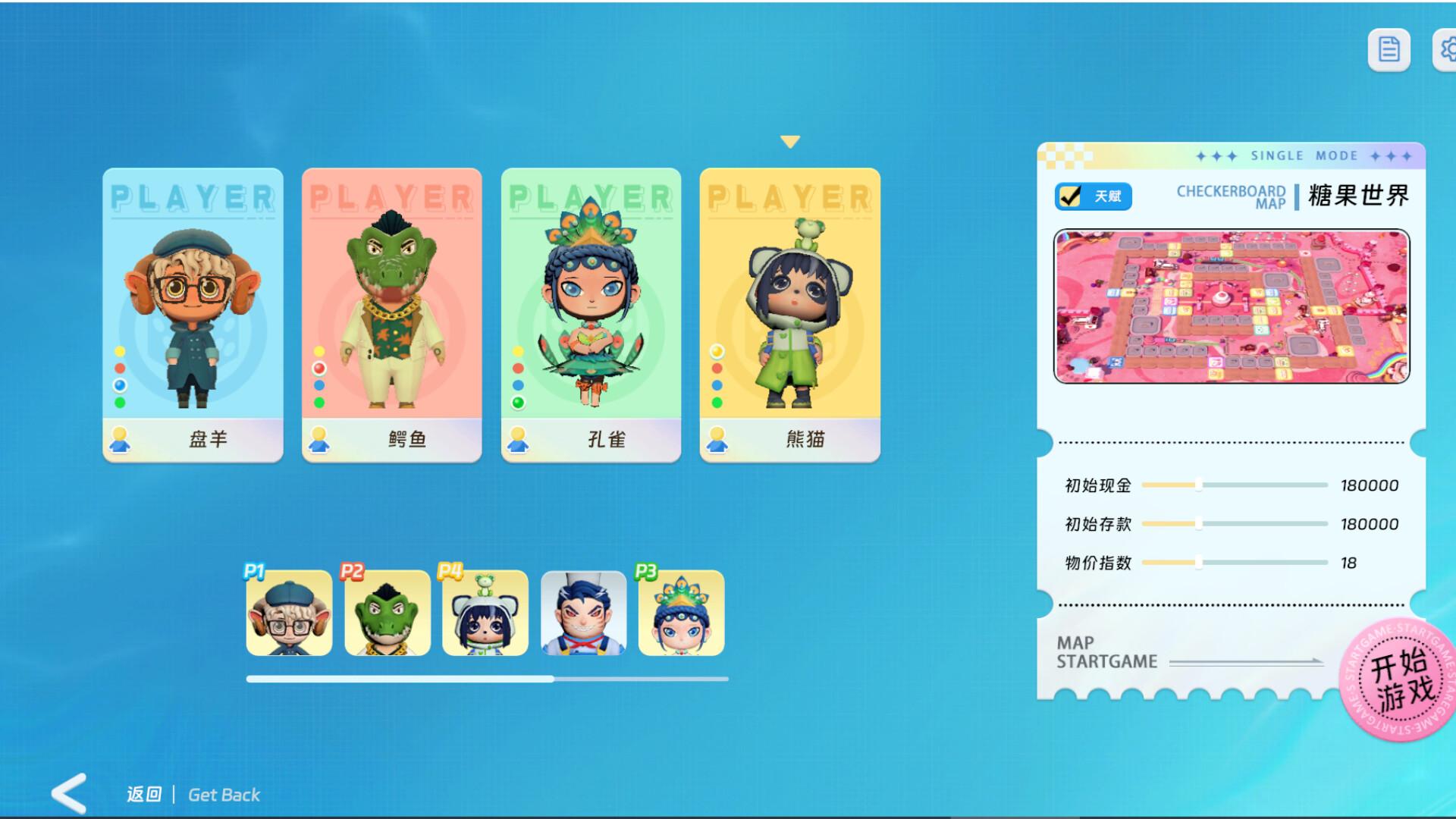Select the unassigned blue-haired man avatar
This screenshot has height=819, width=1456.
coord(583,614)
